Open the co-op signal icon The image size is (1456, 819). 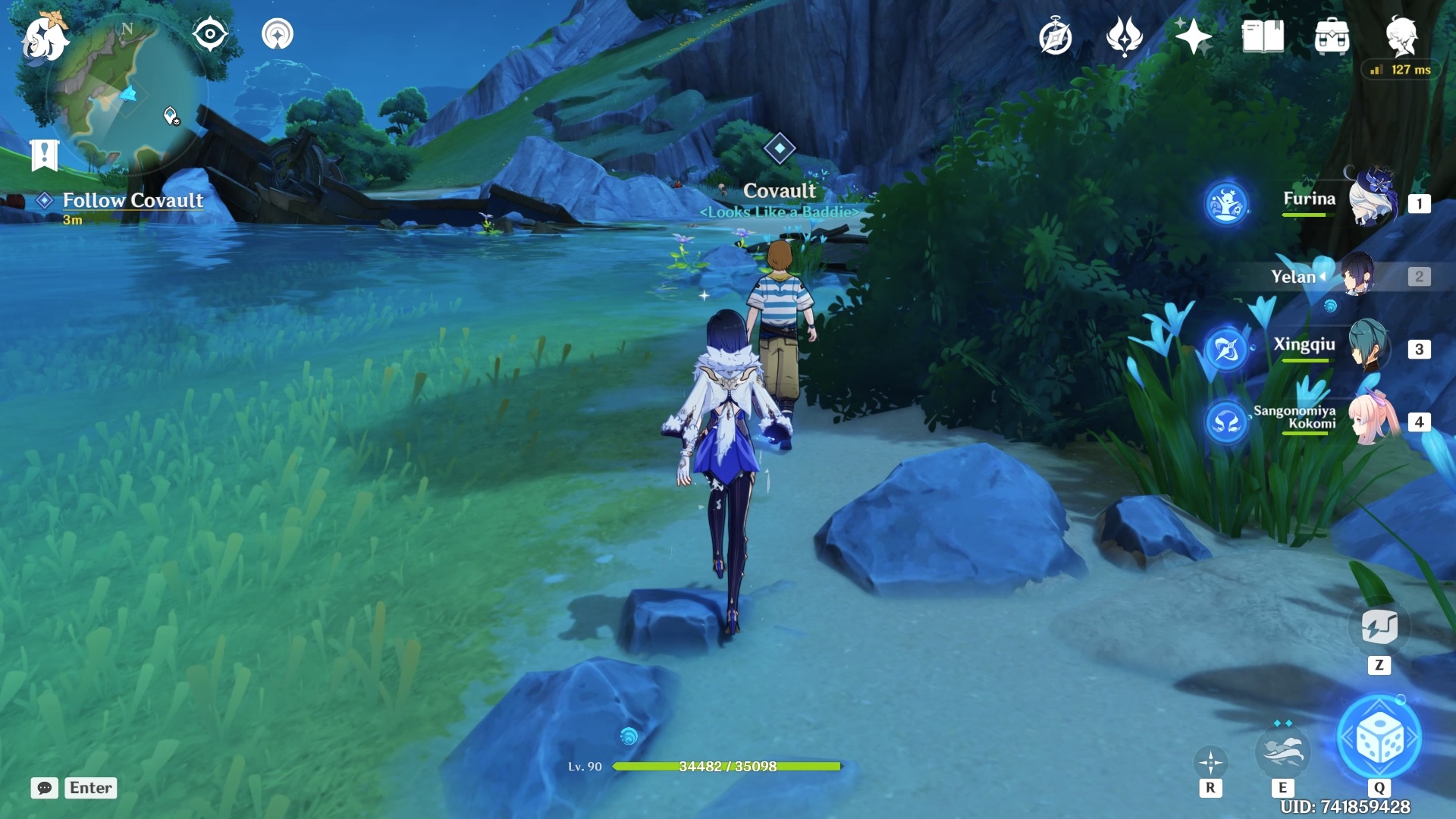tap(278, 35)
